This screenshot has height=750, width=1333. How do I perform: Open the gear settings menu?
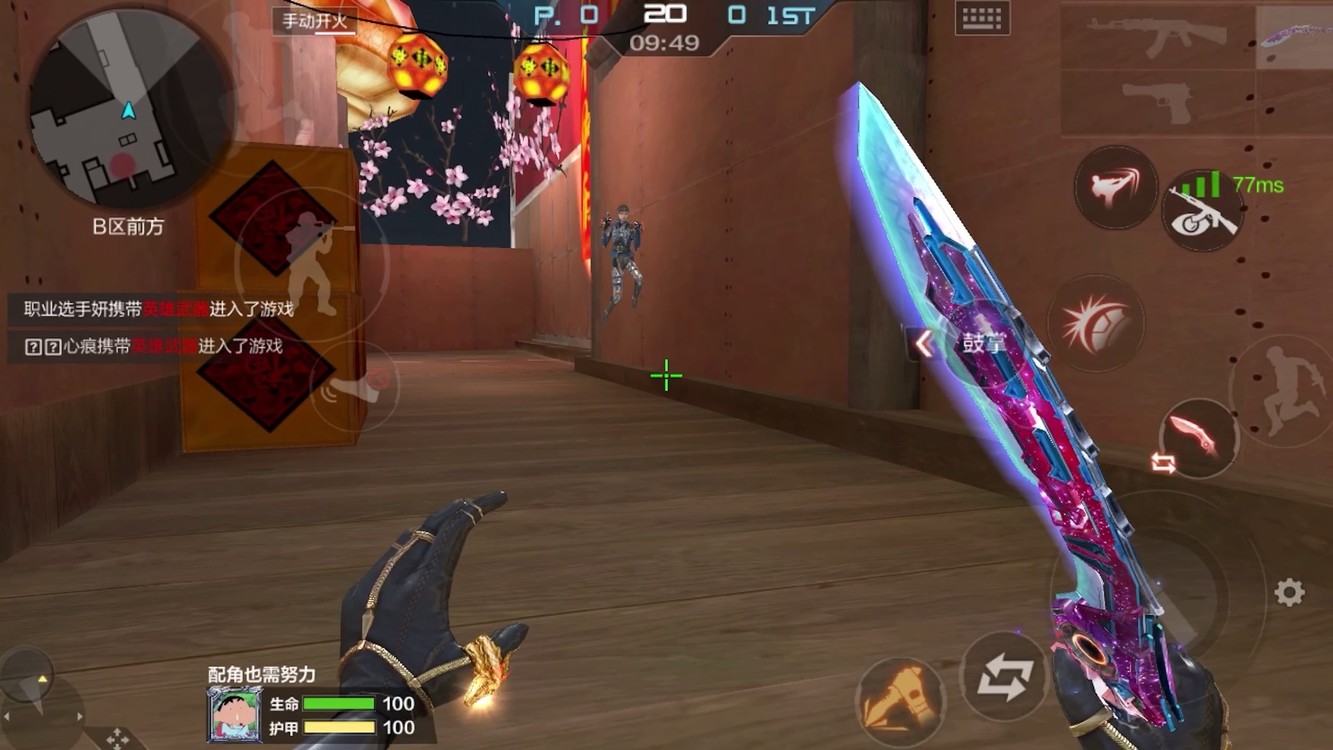(x=1289, y=592)
